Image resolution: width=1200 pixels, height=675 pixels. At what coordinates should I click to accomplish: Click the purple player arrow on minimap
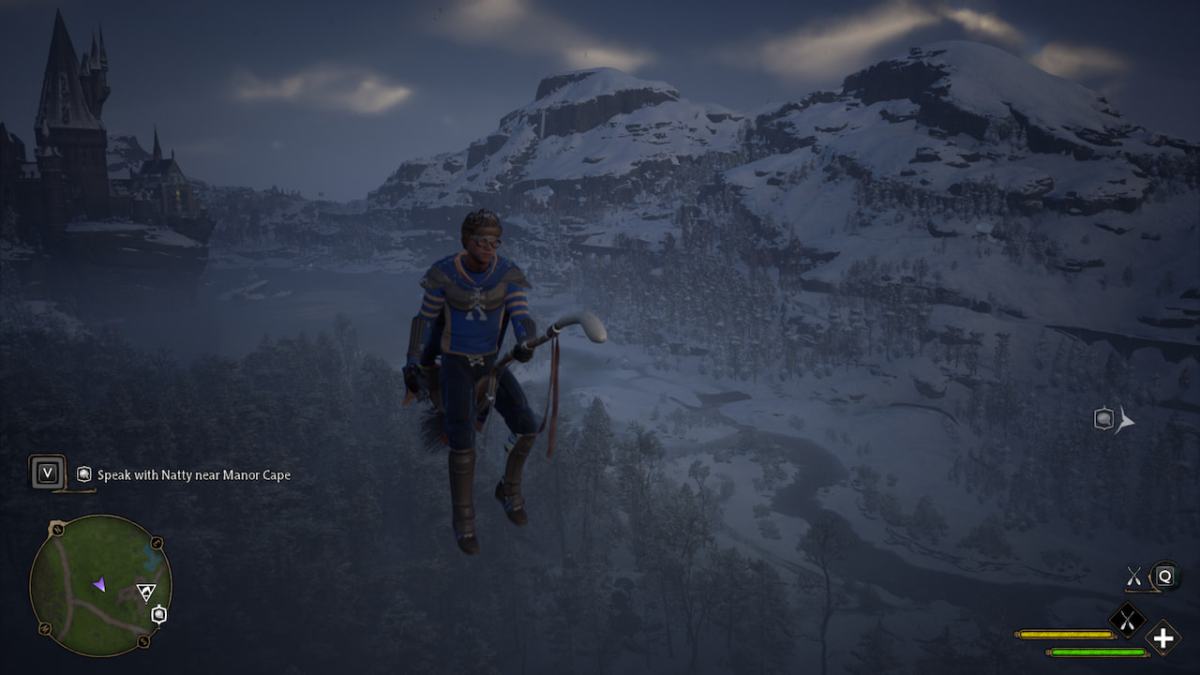[x=99, y=584]
